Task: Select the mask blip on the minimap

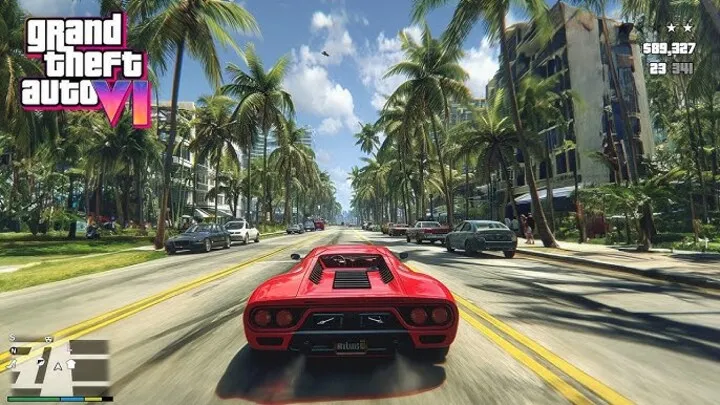Action: coord(48,339)
